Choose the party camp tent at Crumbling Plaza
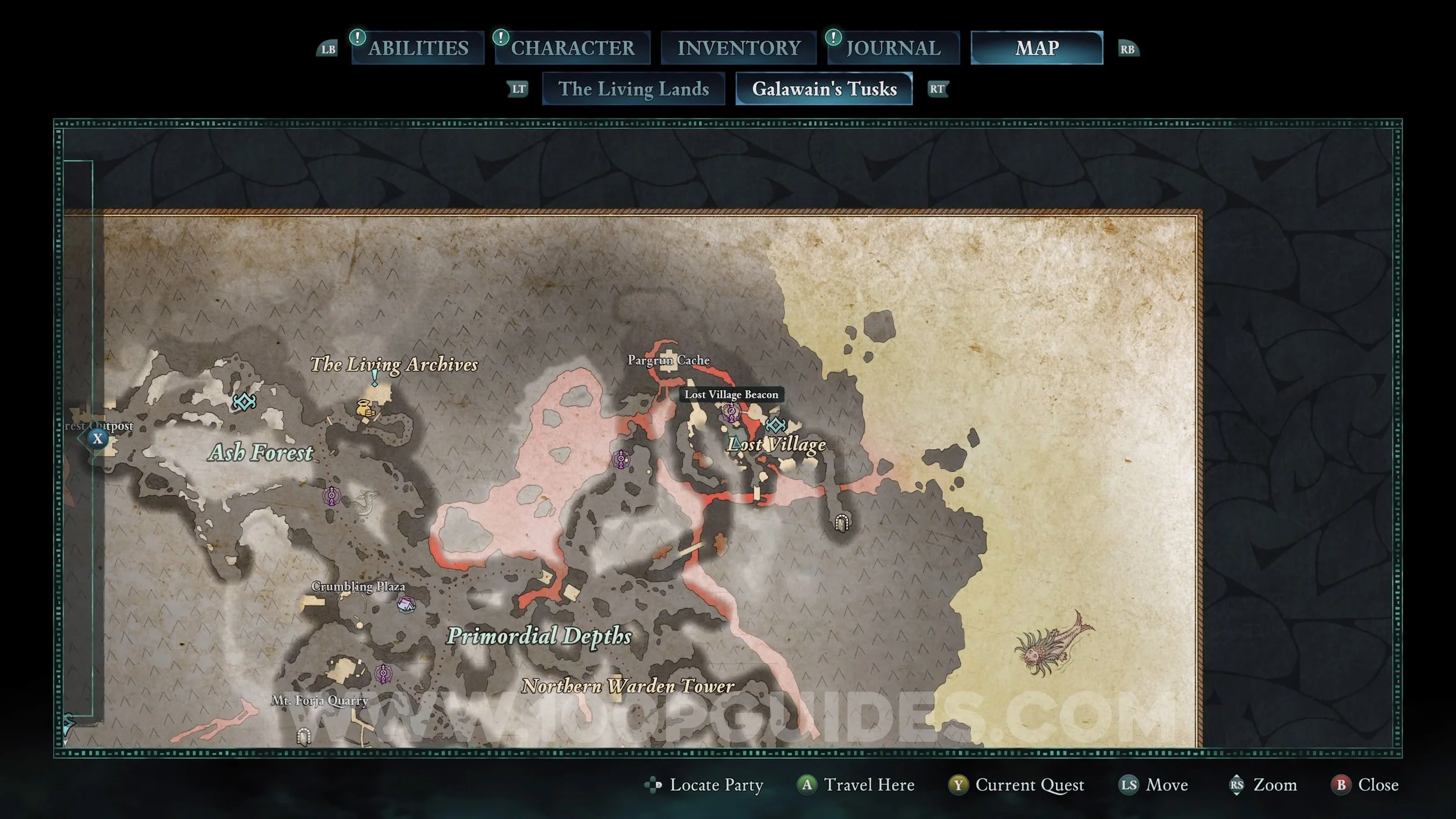Viewport: 1456px width, 819px height. (406, 604)
